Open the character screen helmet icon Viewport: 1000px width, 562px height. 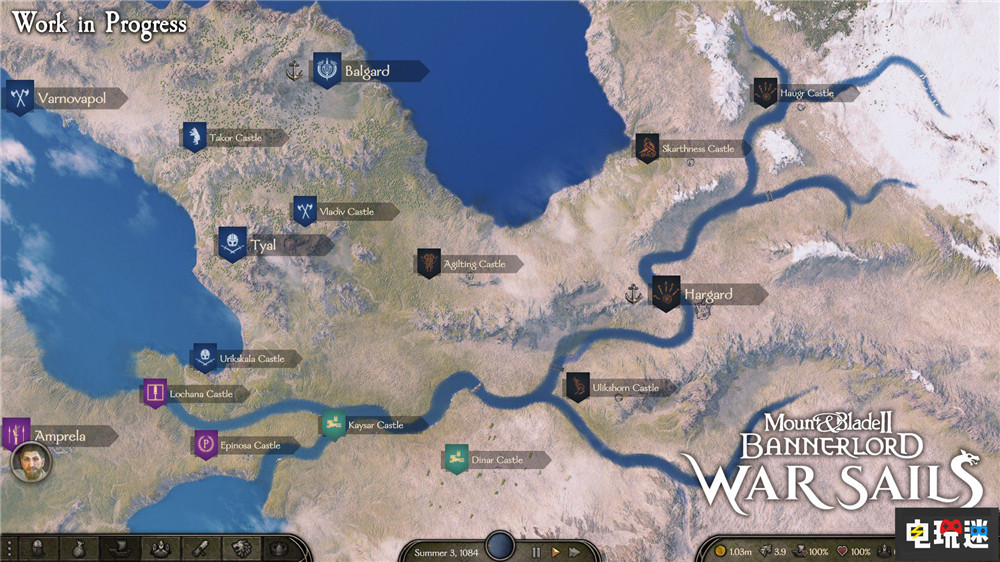37,548
